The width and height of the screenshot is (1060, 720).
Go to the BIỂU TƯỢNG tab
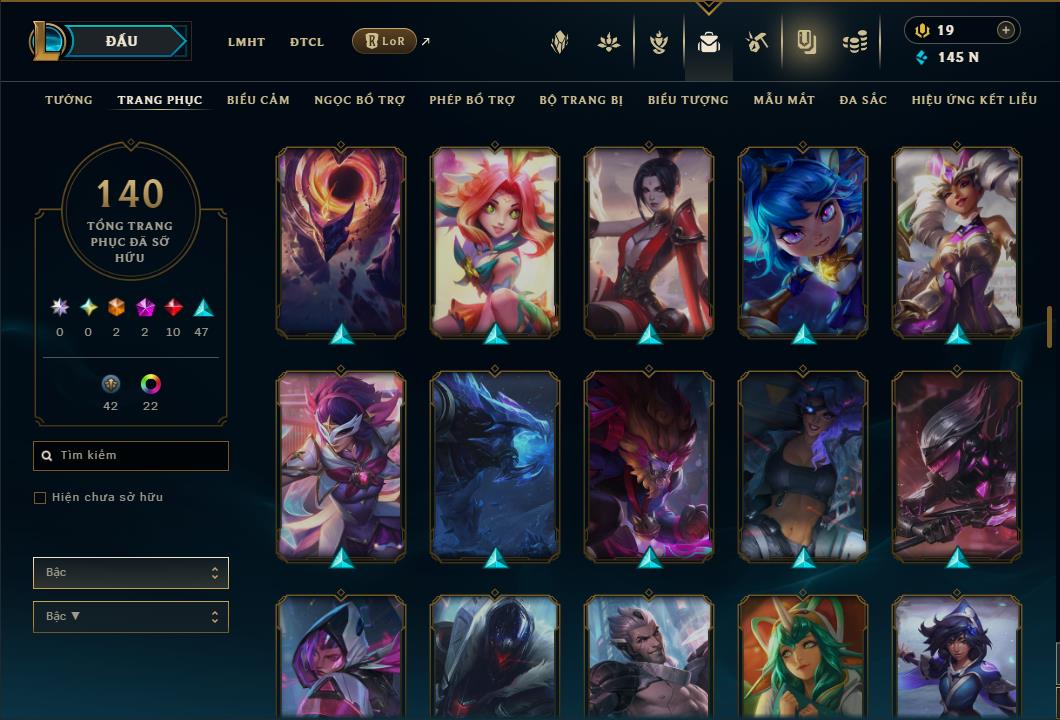click(x=688, y=100)
